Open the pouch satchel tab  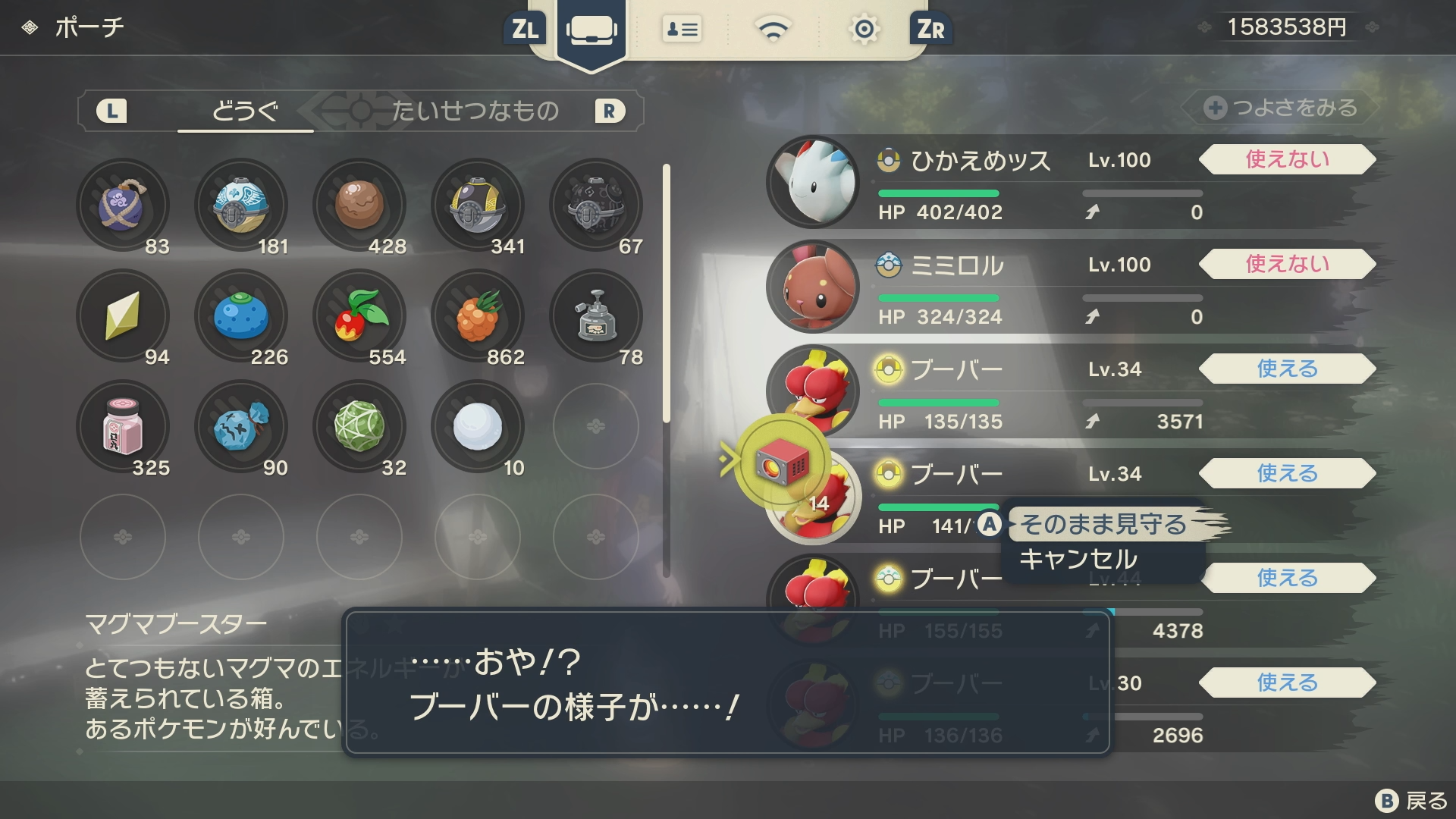tap(591, 30)
